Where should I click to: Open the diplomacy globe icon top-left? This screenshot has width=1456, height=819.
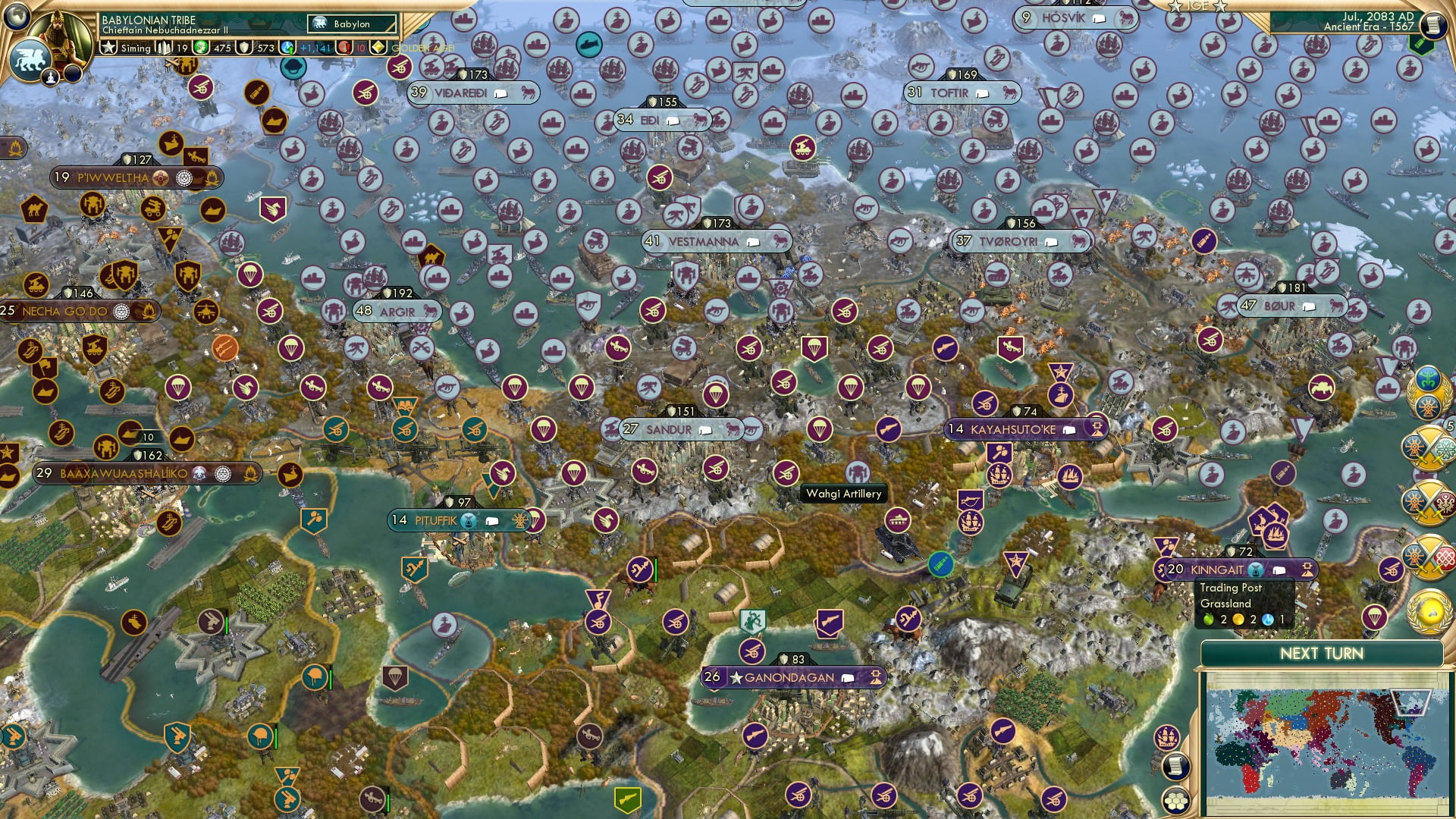17,17
